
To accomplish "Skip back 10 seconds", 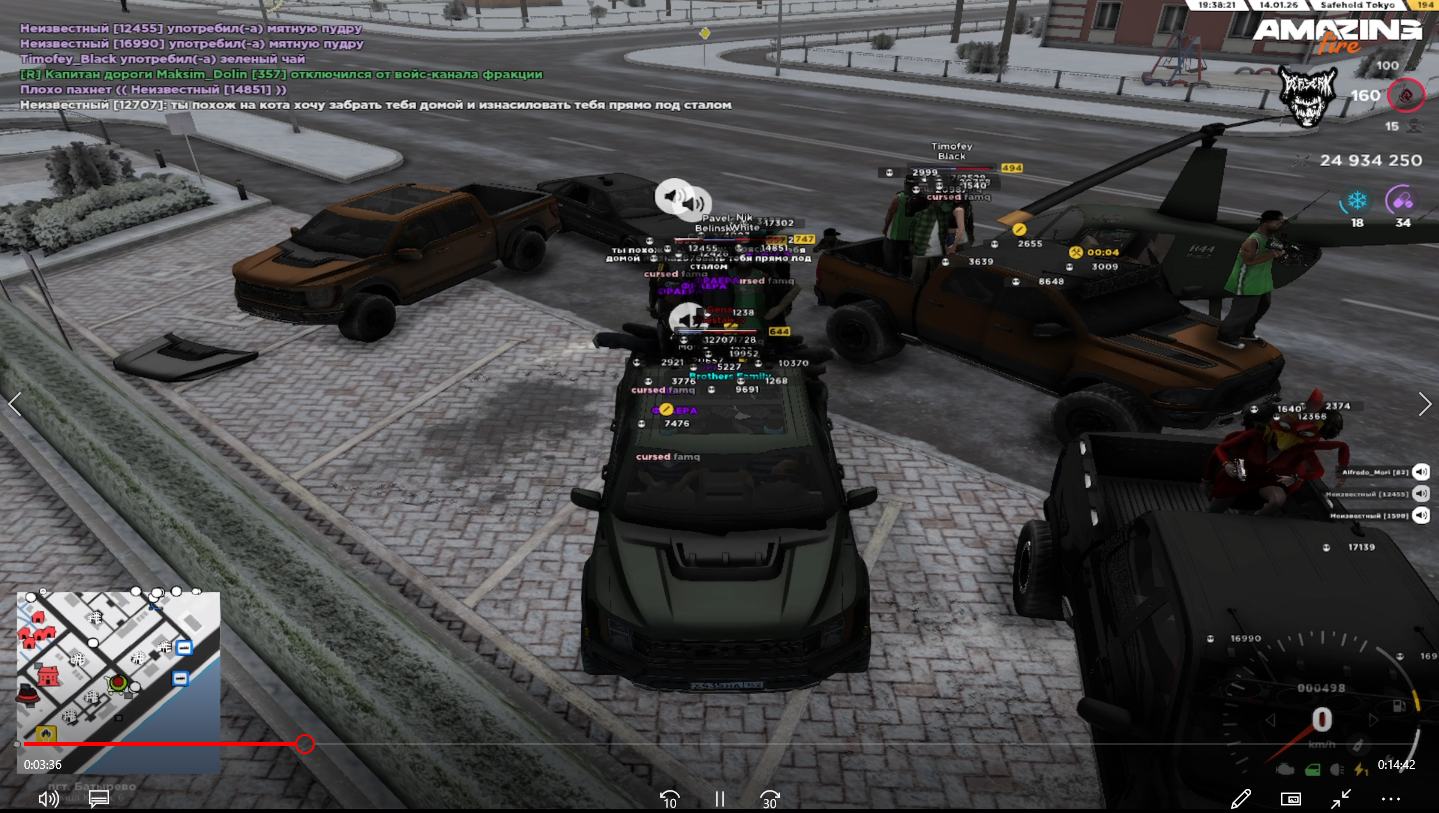I will tap(670, 799).
